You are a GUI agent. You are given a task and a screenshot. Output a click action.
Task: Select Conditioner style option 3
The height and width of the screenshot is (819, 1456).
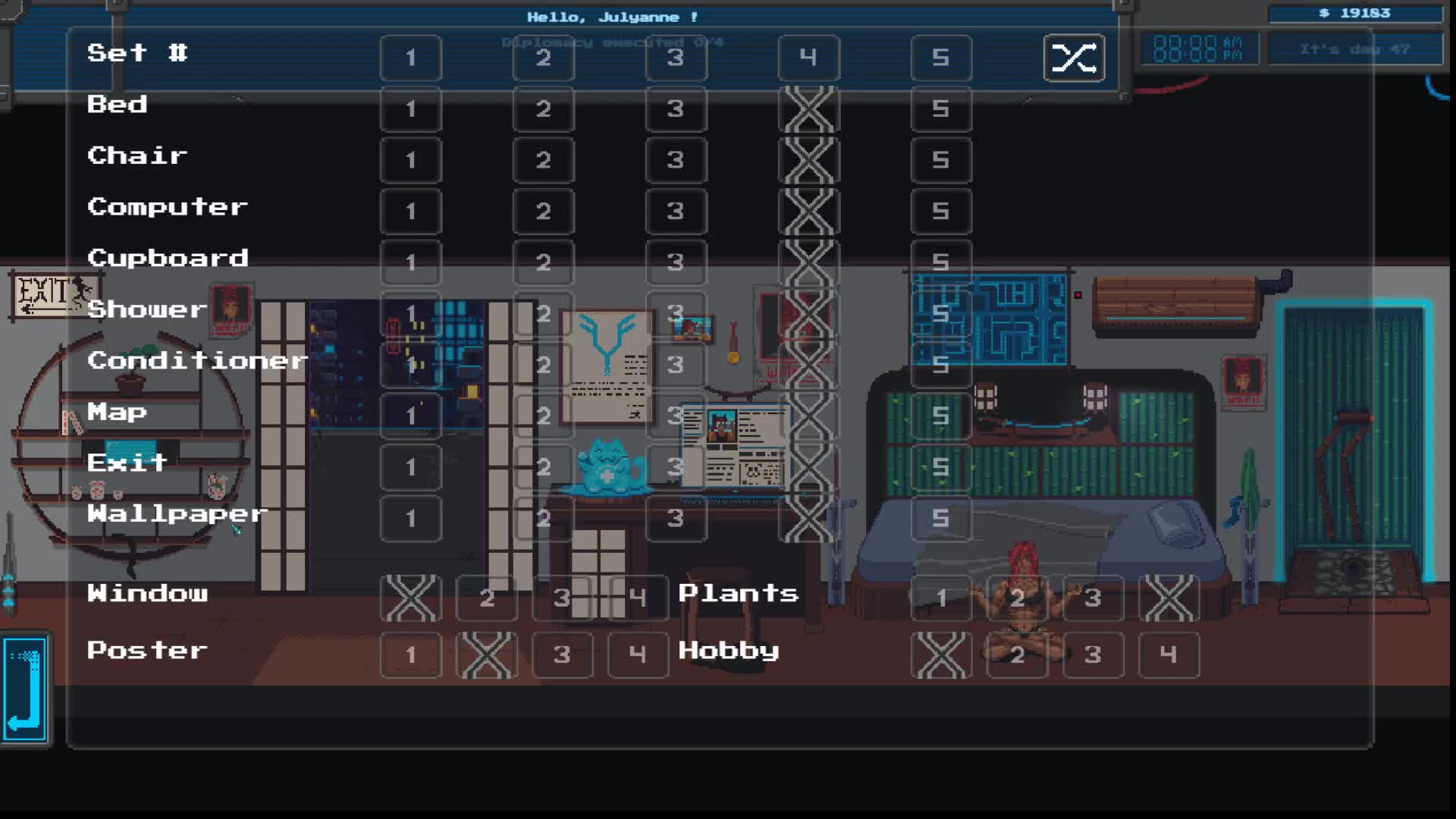[676, 365]
